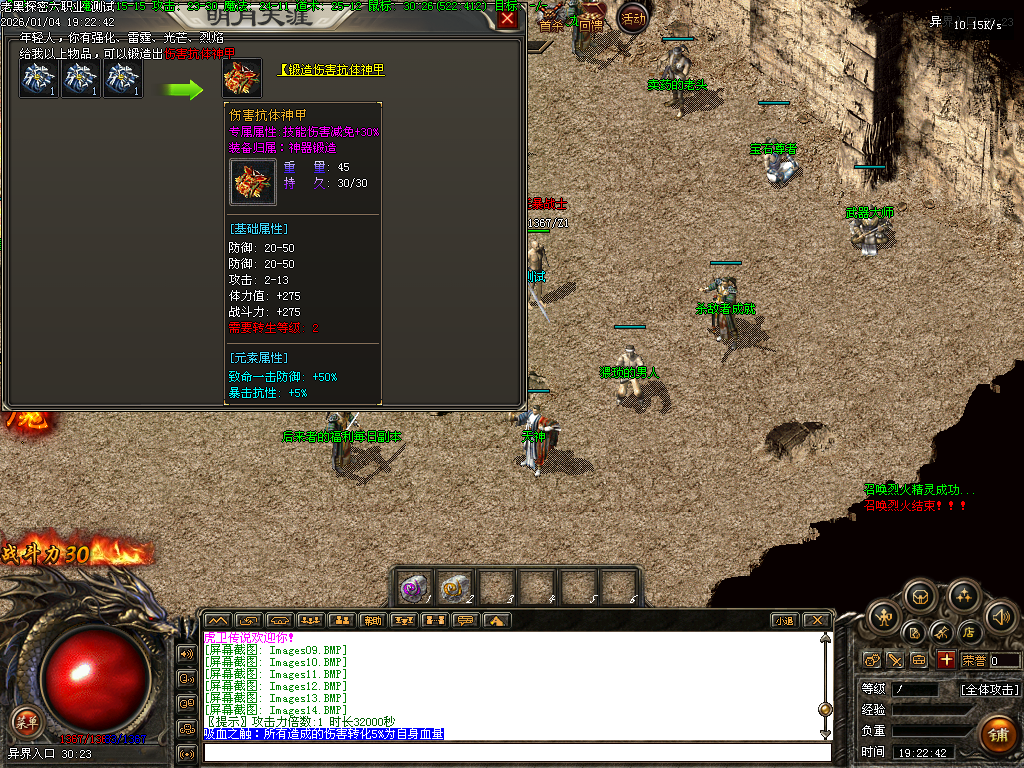Open the 帮助 help button on chat bar
Screen dimensions: 1024x768
(372, 621)
